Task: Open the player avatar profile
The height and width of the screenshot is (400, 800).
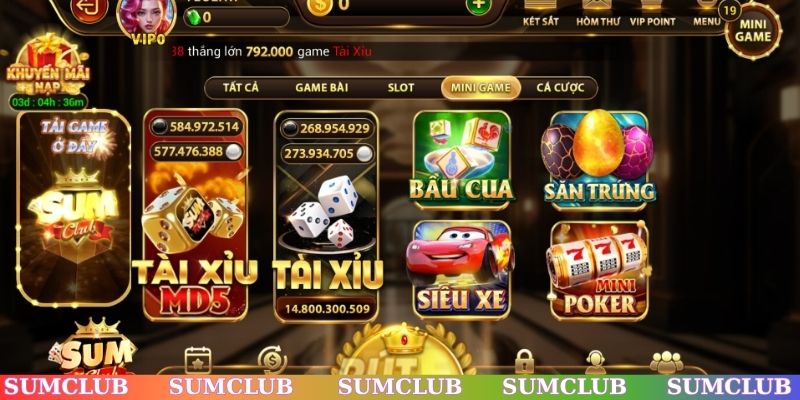Action: (x=146, y=14)
